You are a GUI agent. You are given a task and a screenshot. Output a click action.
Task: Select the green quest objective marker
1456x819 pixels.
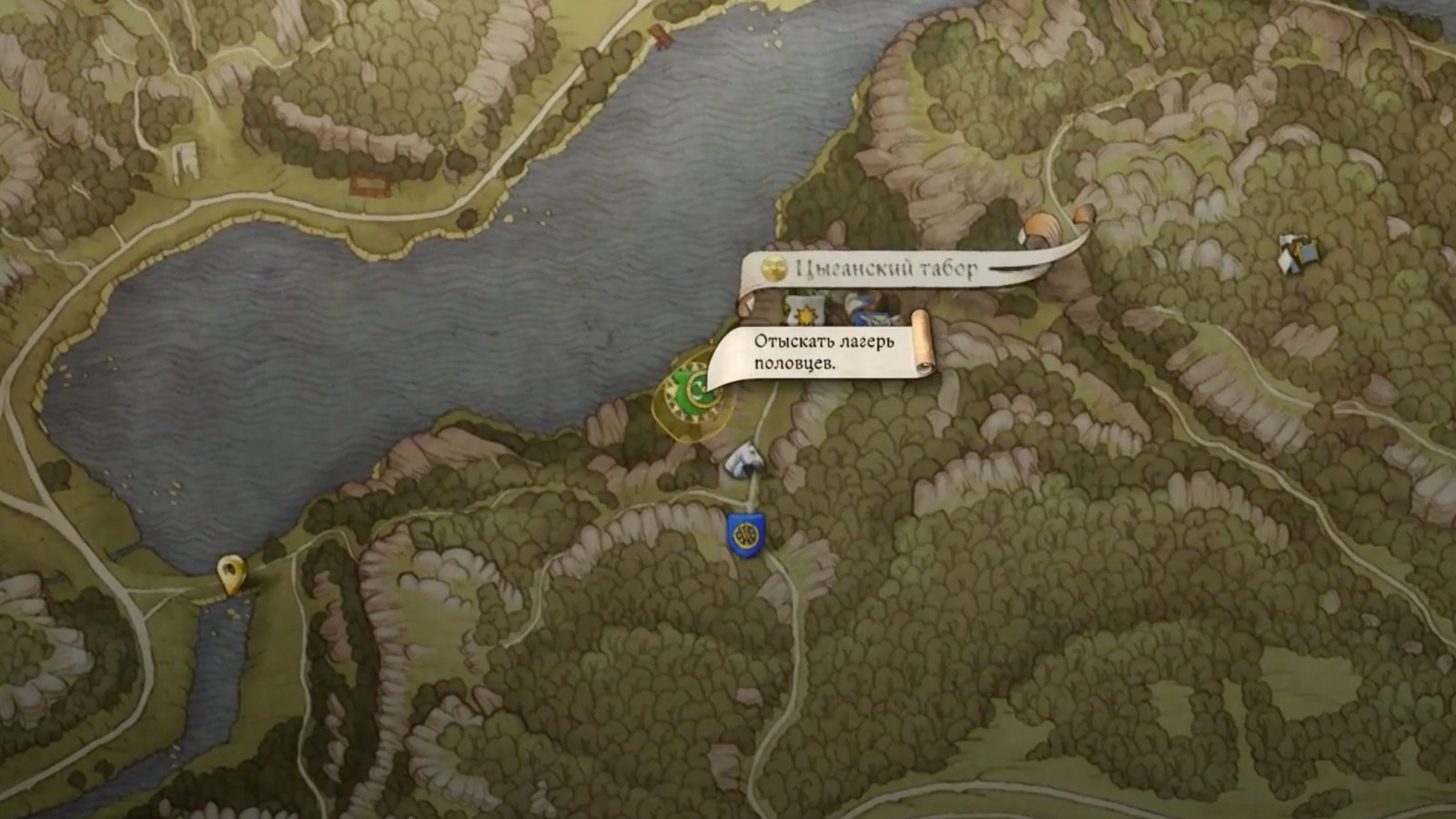(x=693, y=391)
